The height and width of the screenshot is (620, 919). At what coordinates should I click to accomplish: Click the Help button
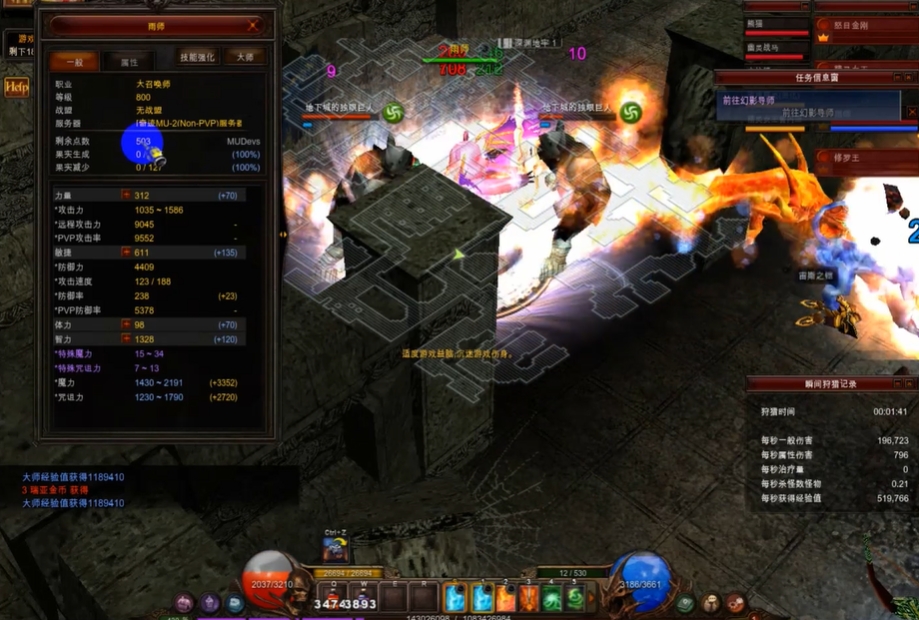17,88
